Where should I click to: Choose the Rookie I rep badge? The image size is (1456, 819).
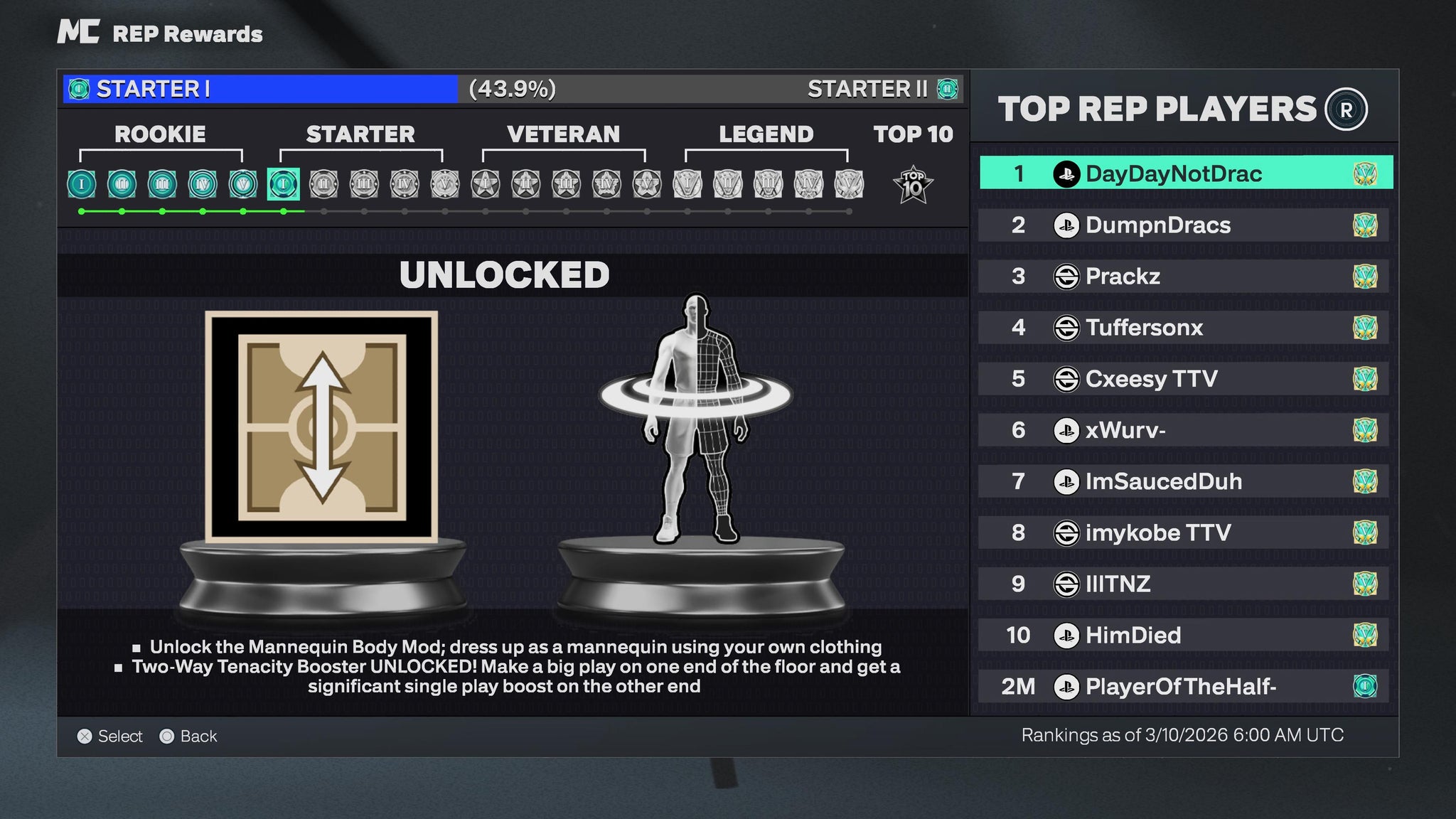pos(82,184)
